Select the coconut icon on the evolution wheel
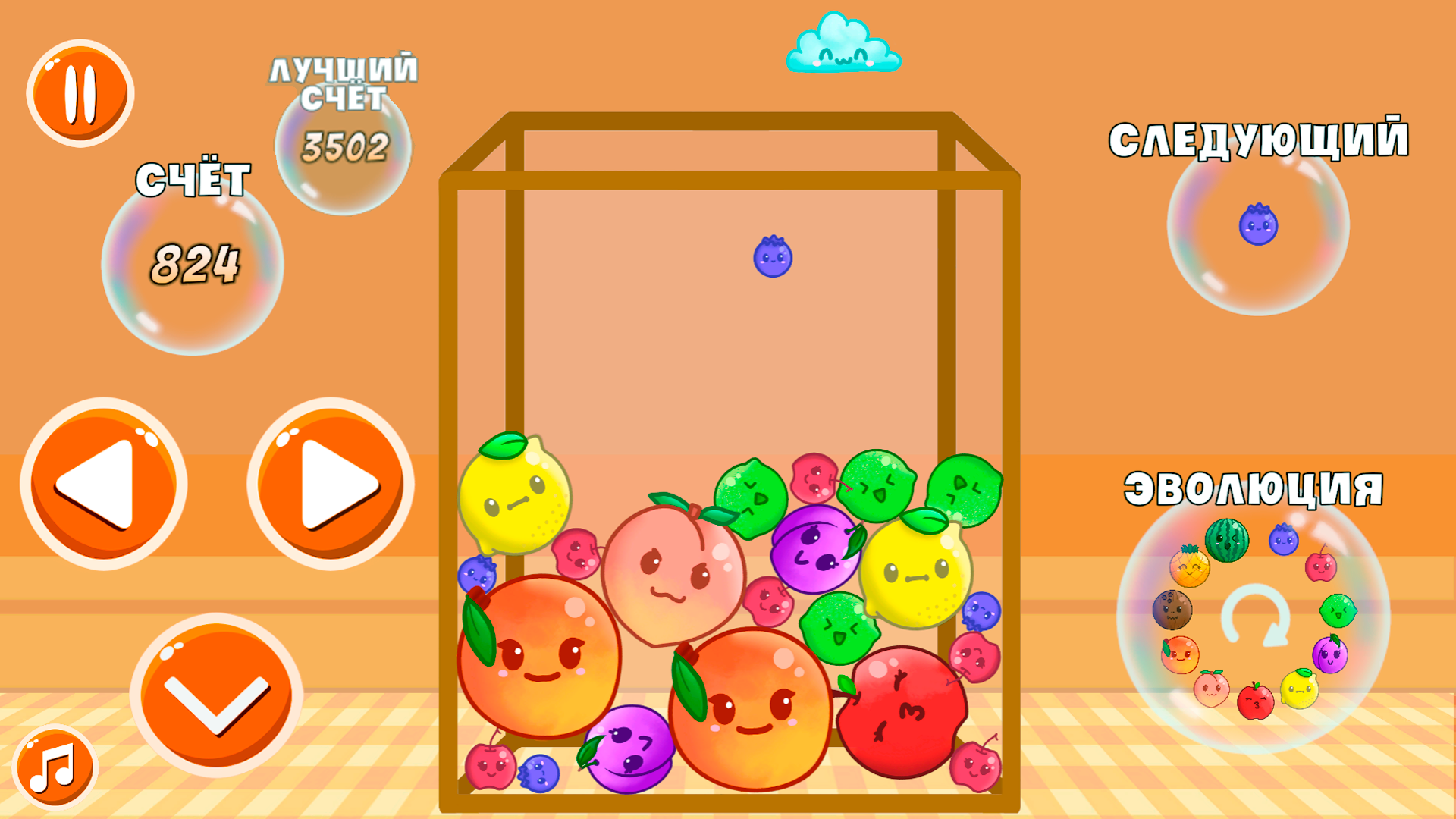 tap(1172, 609)
